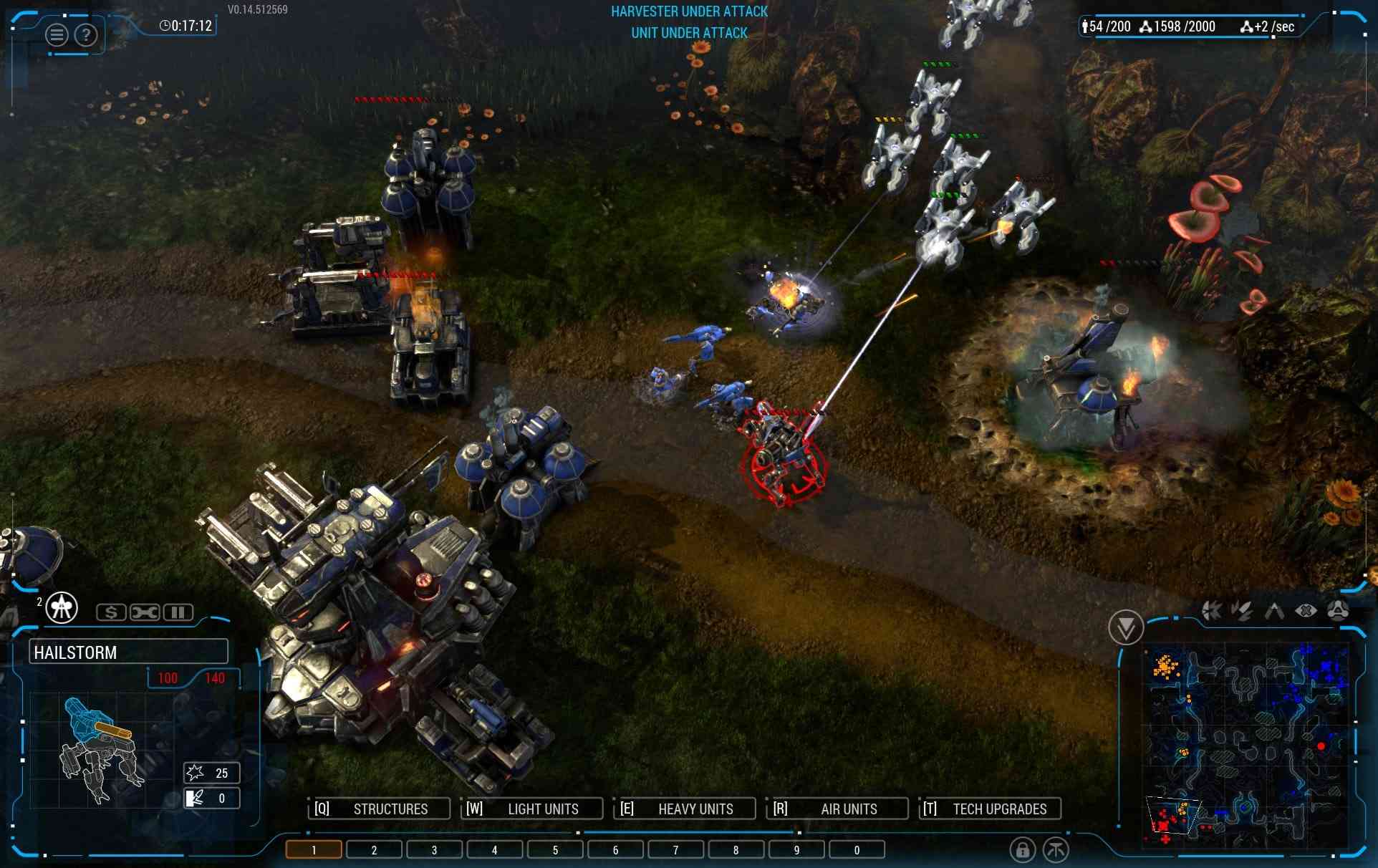
Task: Select control group 1
Action: 314,850
